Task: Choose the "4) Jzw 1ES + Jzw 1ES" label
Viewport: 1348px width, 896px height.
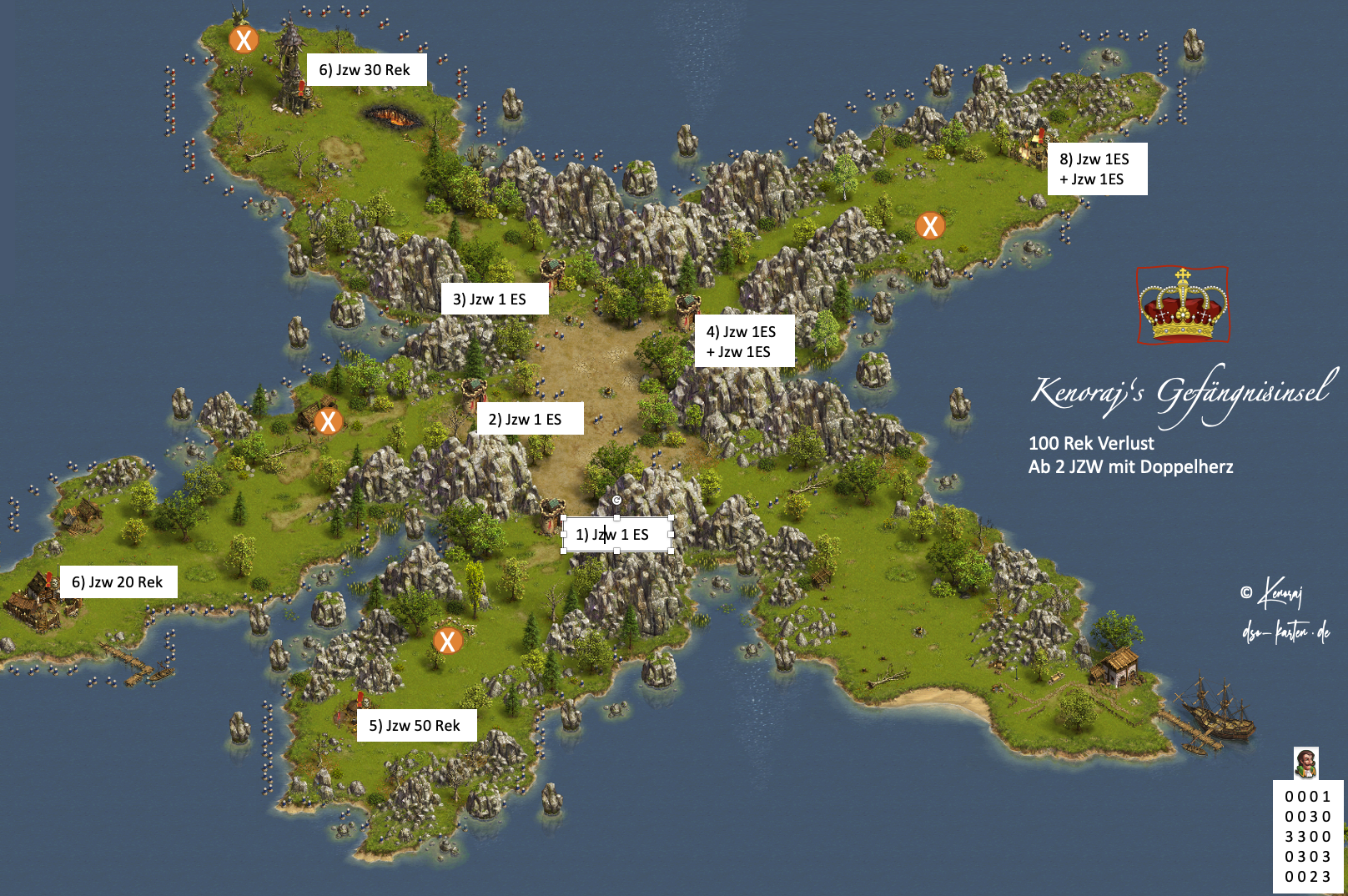Action: [743, 341]
